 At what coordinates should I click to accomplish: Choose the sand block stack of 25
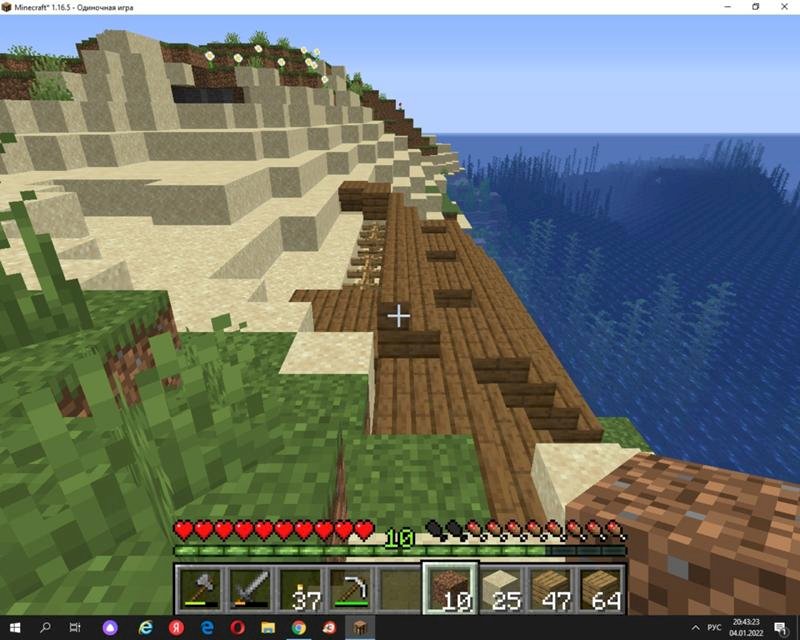pyautogui.click(x=500, y=587)
